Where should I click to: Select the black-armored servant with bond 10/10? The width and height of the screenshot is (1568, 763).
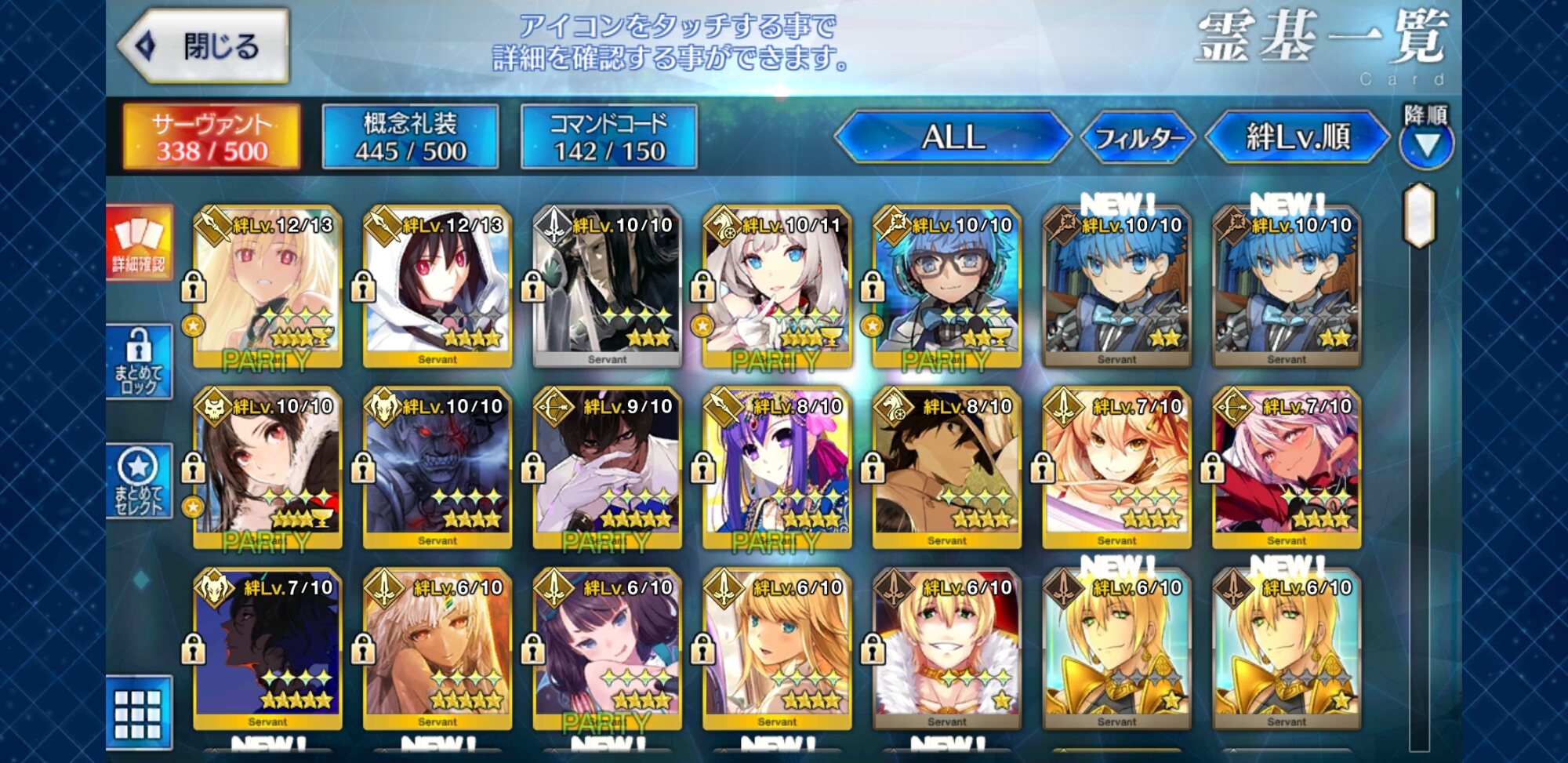(x=608, y=288)
